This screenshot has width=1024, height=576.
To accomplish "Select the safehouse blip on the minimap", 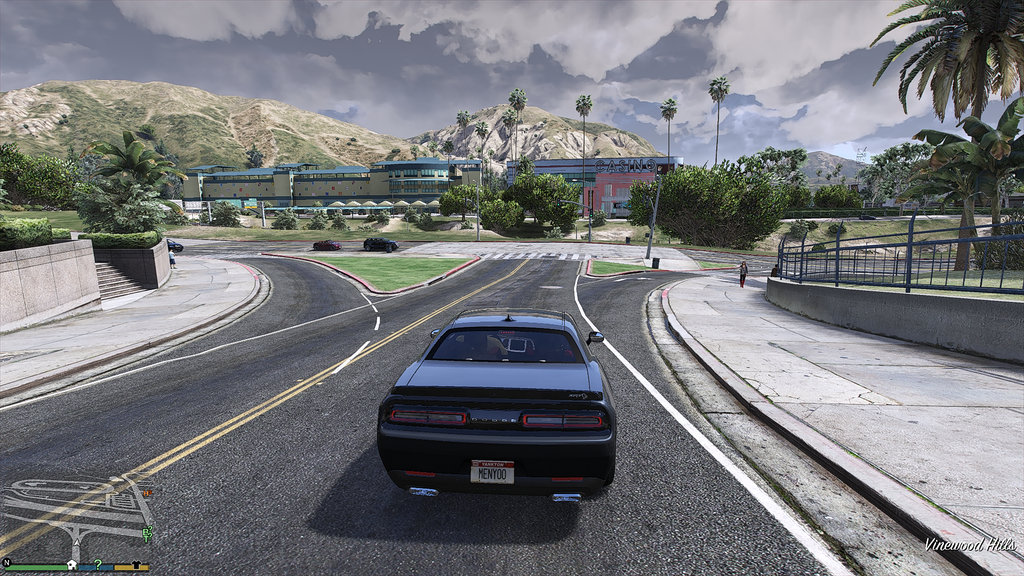I will [x=71, y=564].
